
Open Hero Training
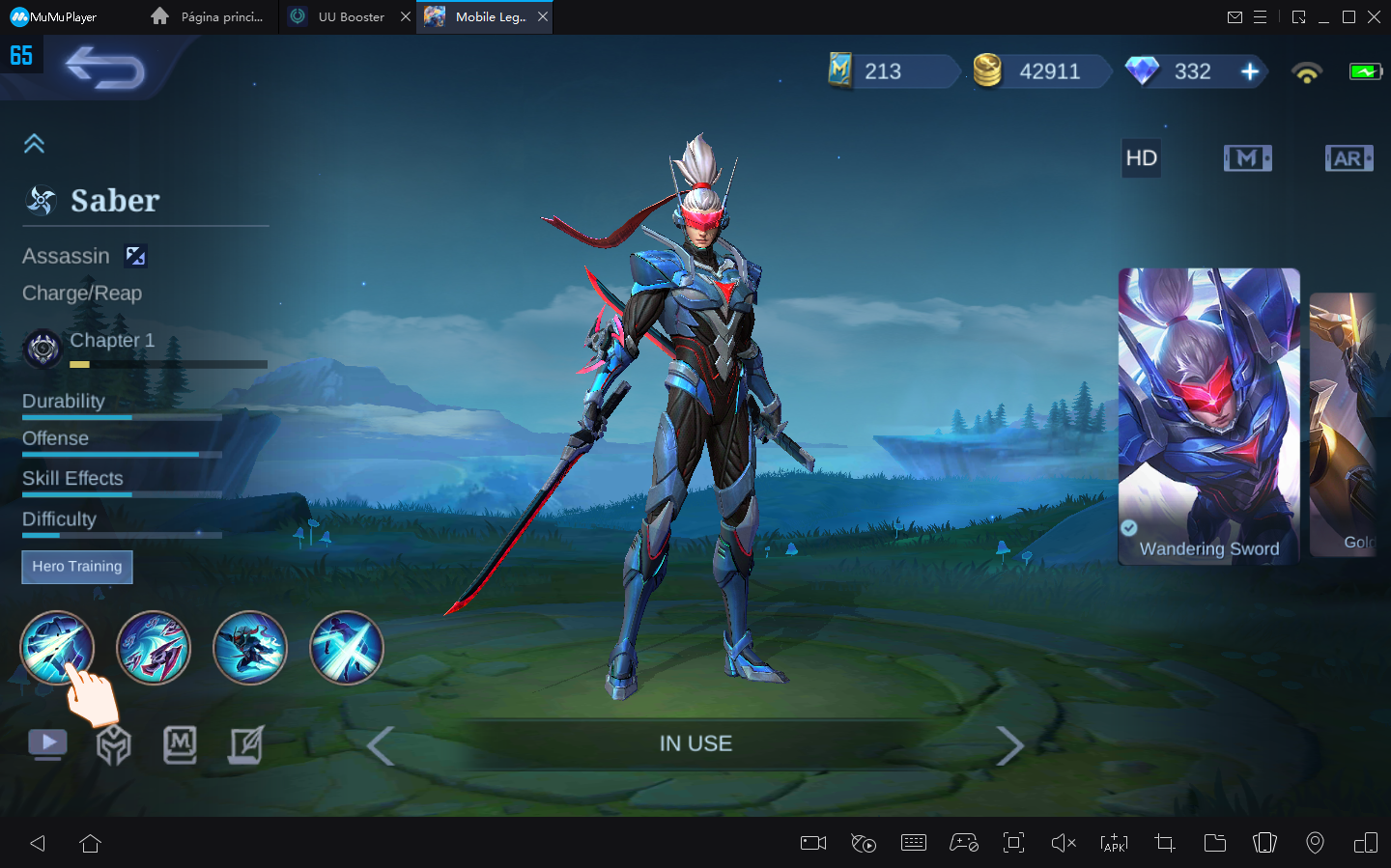point(76,567)
